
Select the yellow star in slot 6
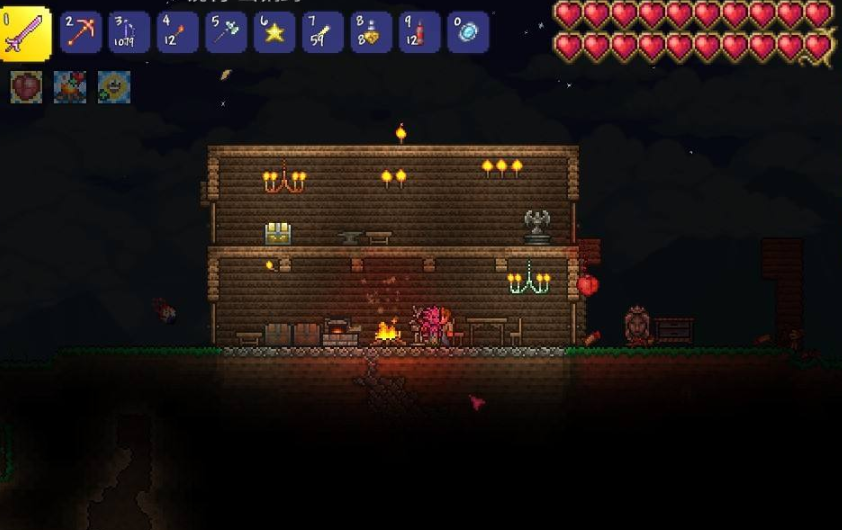point(274,33)
